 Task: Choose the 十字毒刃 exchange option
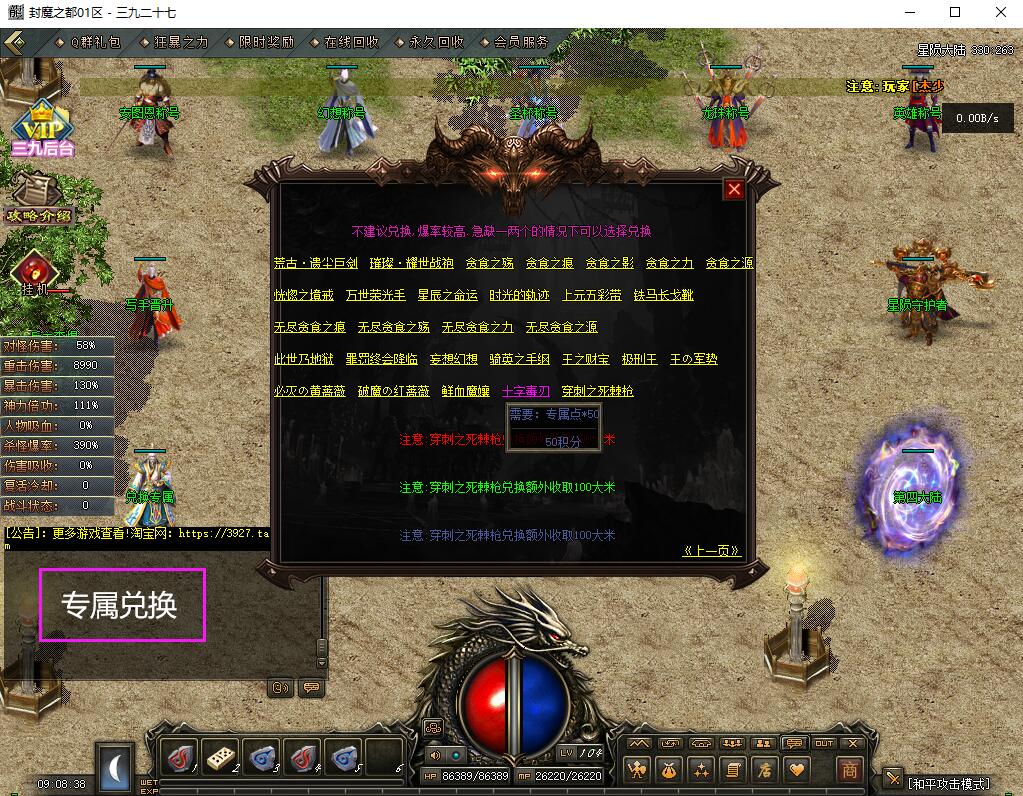(525, 391)
